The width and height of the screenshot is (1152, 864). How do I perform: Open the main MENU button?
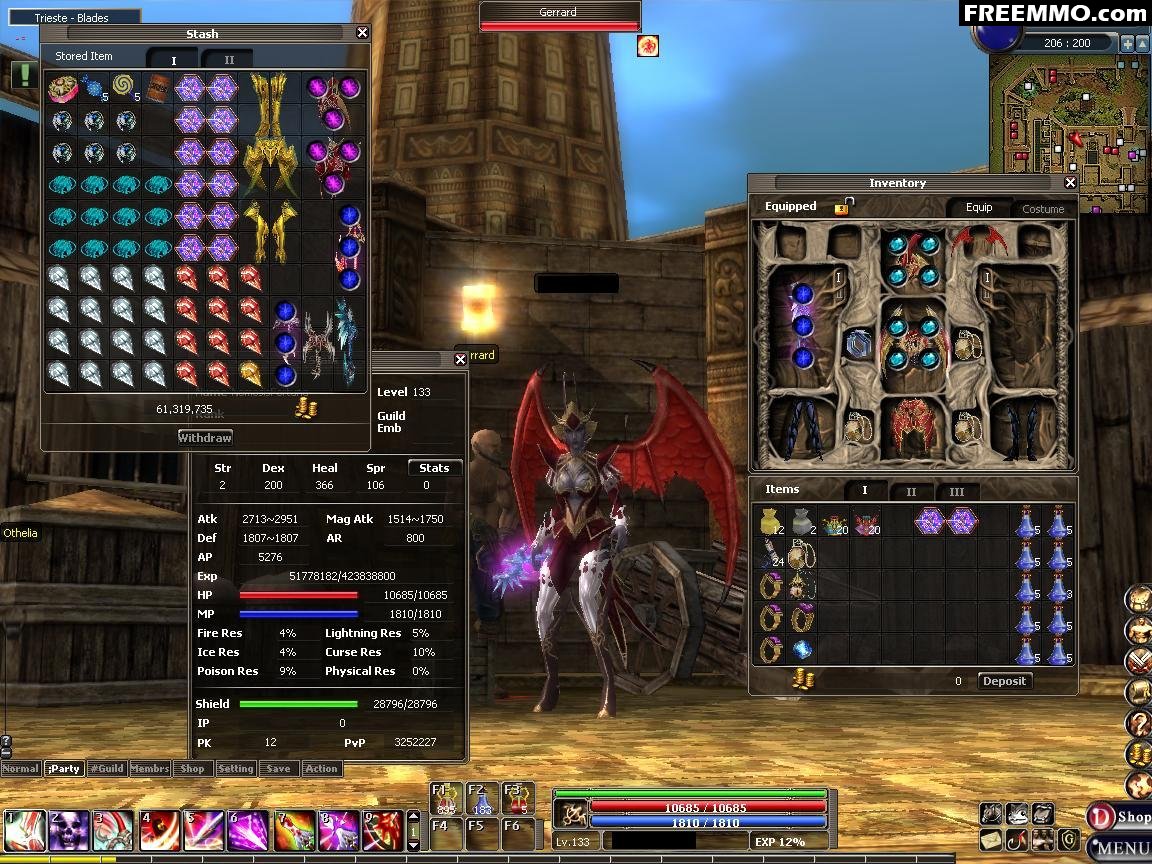1122,849
